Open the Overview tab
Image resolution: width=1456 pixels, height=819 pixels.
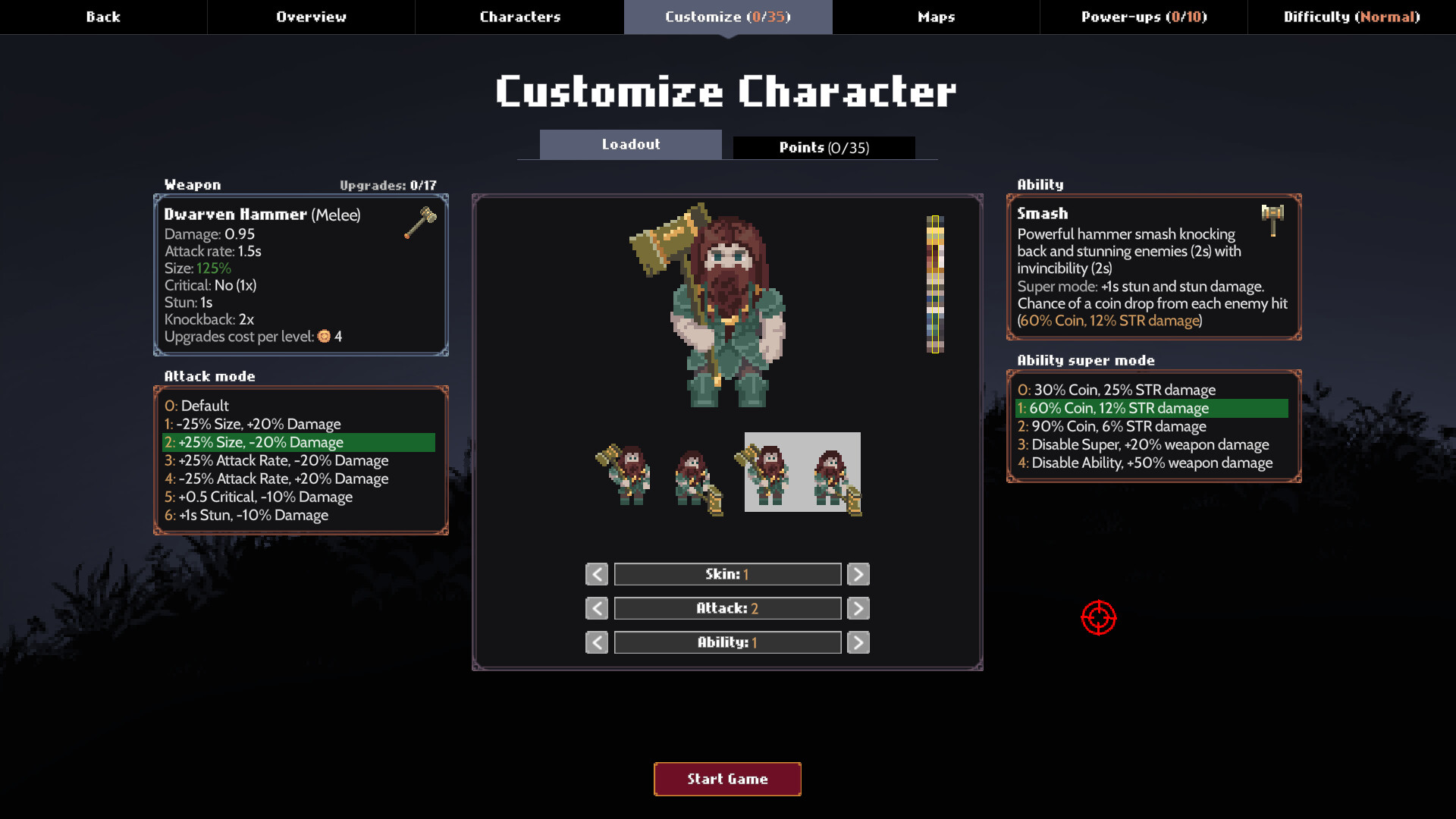pos(311,17)
